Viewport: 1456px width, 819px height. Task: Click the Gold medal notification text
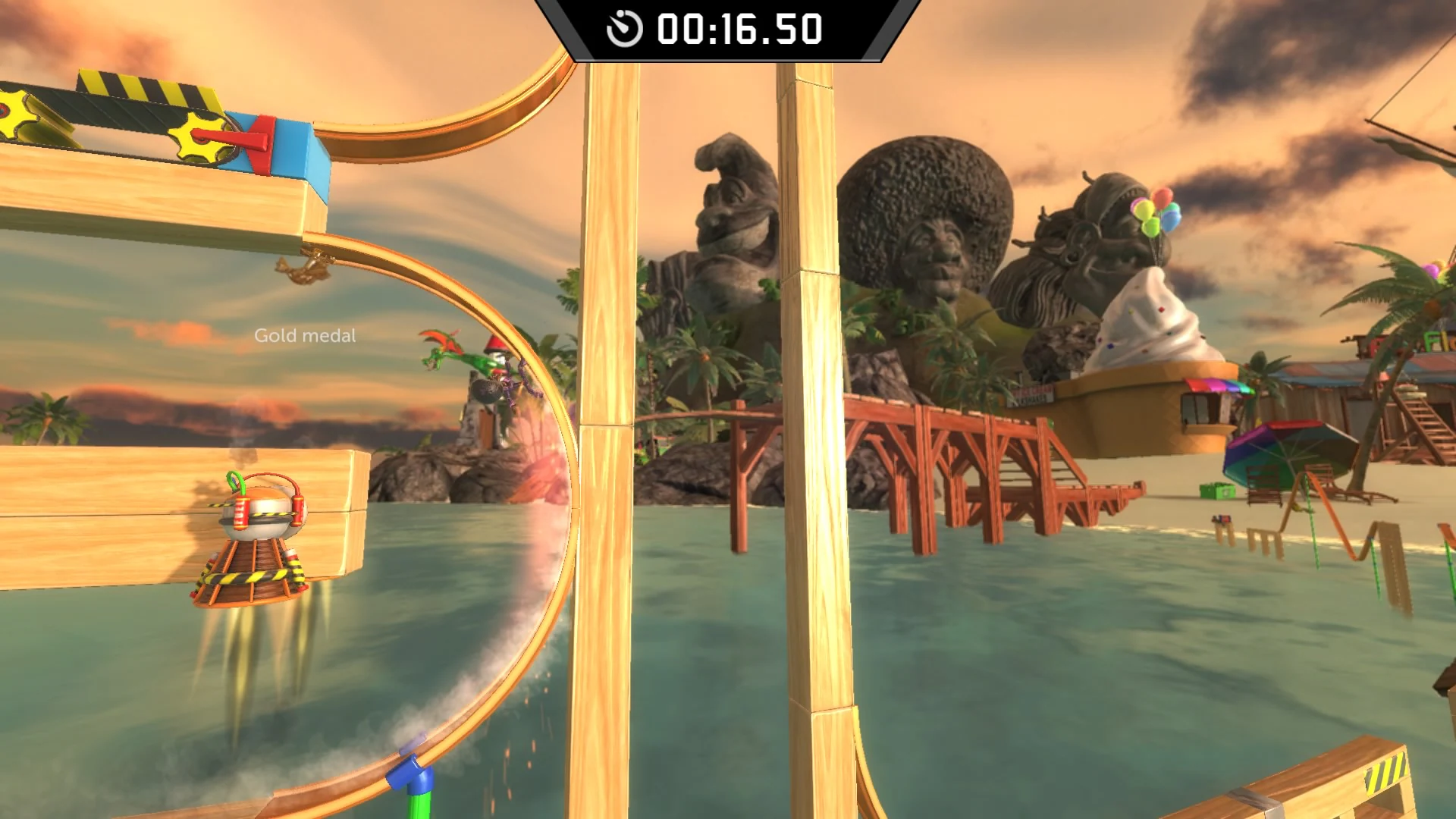[x=303, y=334]
